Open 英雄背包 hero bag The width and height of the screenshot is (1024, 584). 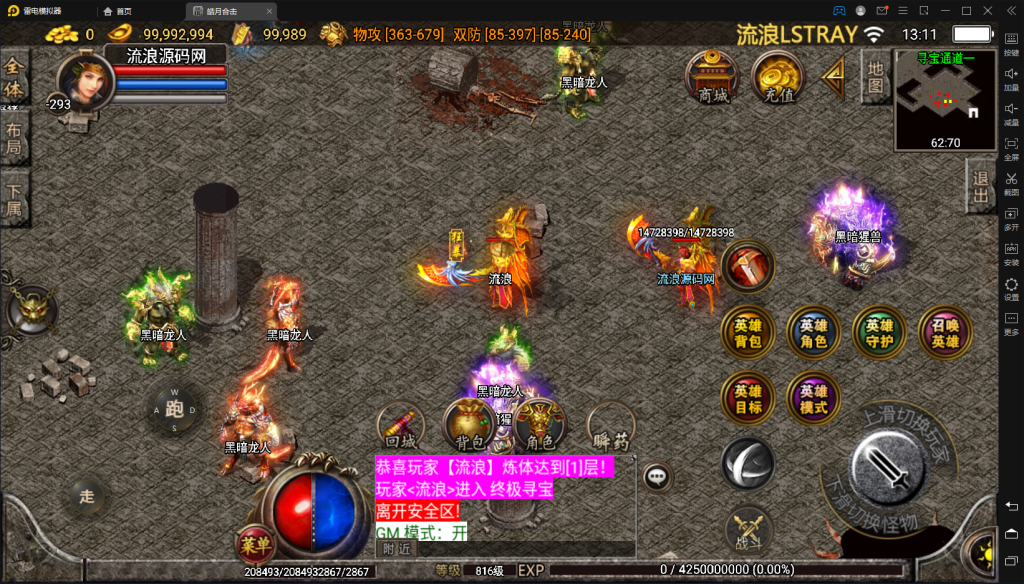click(748, 333)
